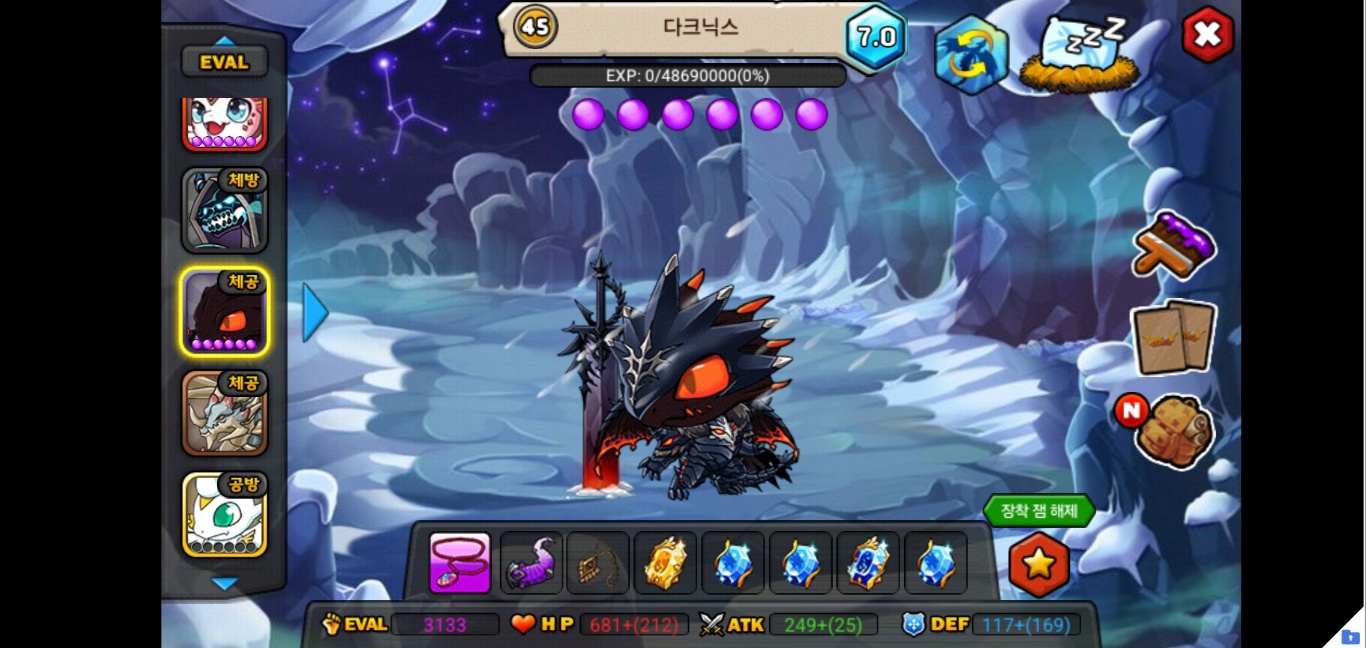The width and height of the screenshot is (1366, 648).
Task: Click the blue overlay icon in the corner
Action: pos(1350,636)
